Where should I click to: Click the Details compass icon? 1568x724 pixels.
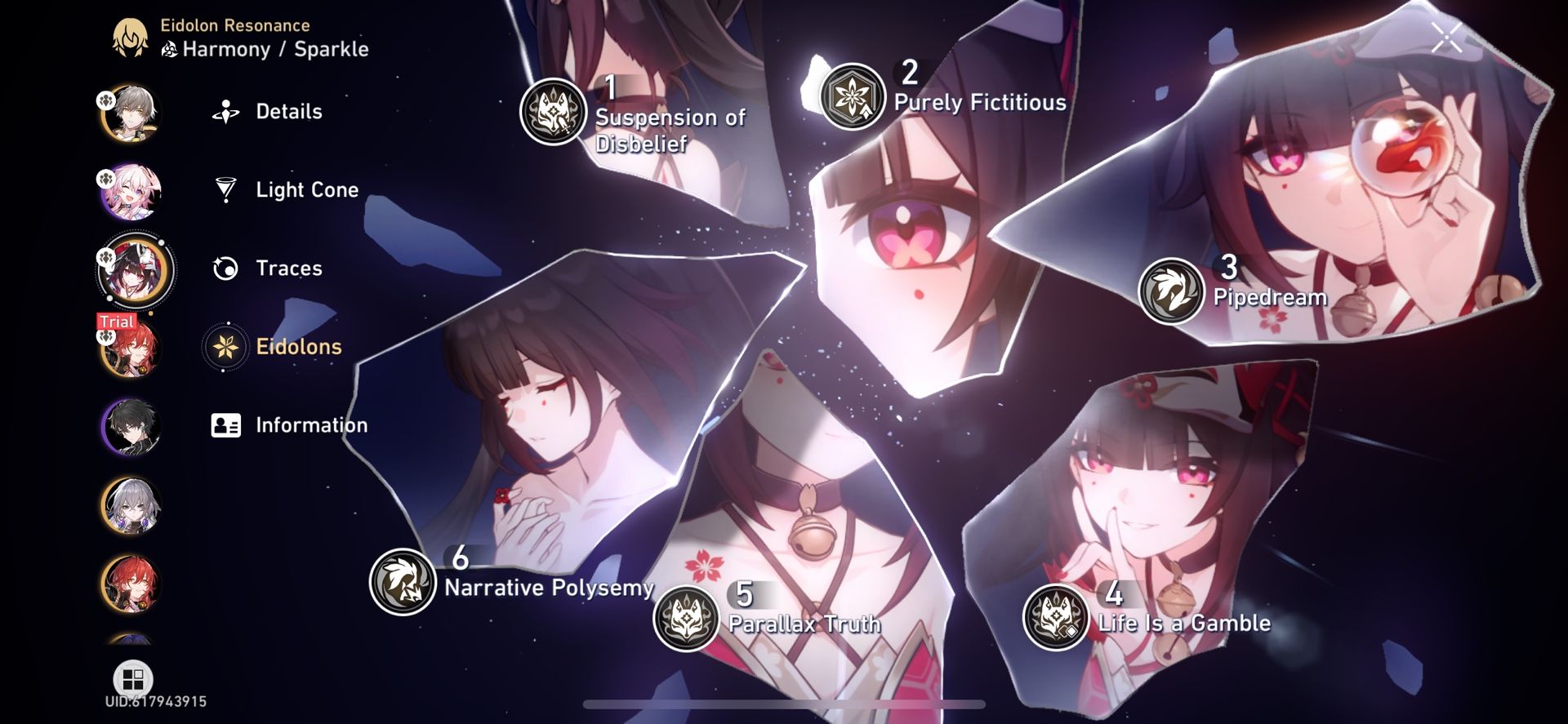(225, 111)
